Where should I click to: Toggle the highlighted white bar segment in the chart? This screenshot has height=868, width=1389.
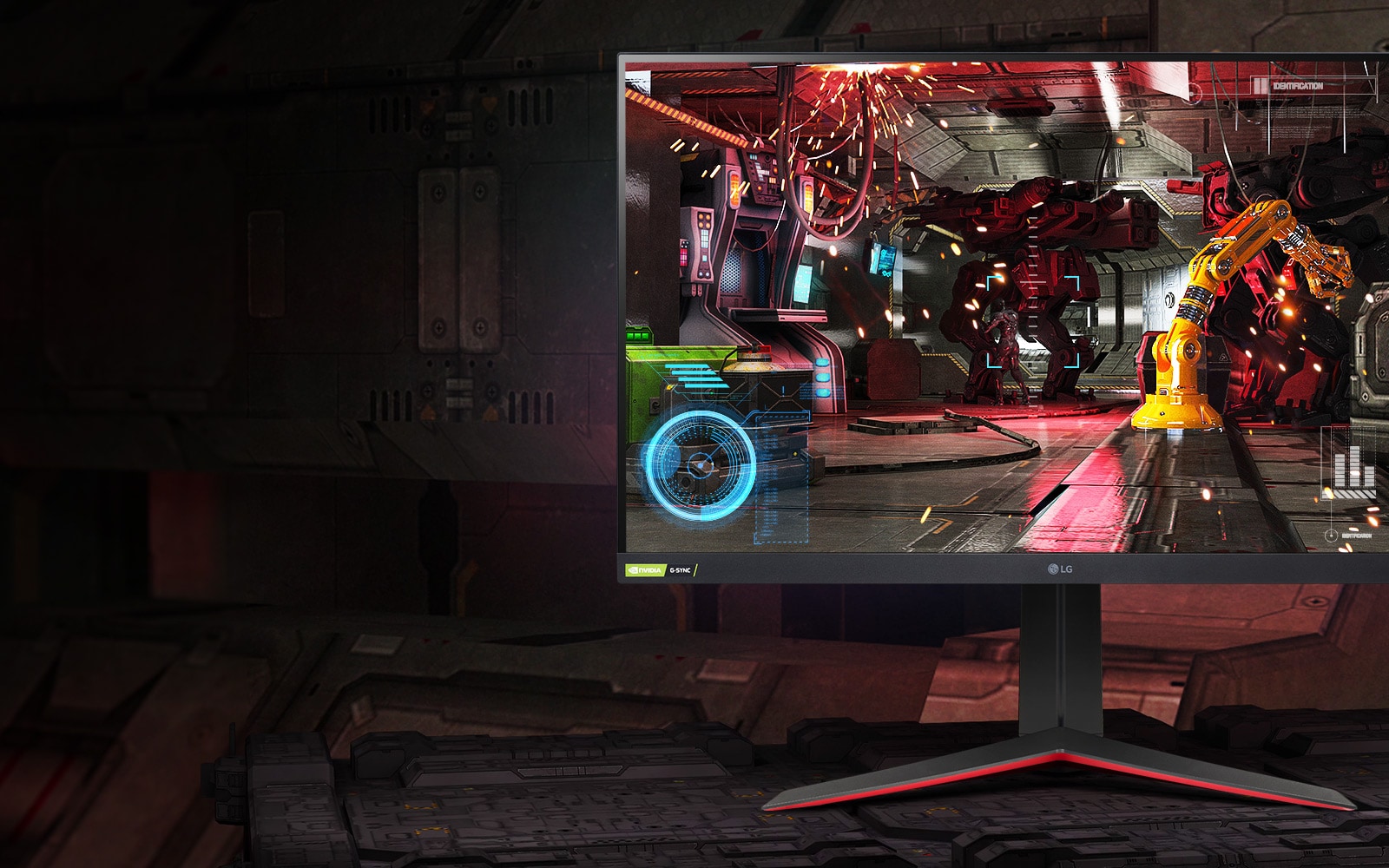(x=1354, y=473)
